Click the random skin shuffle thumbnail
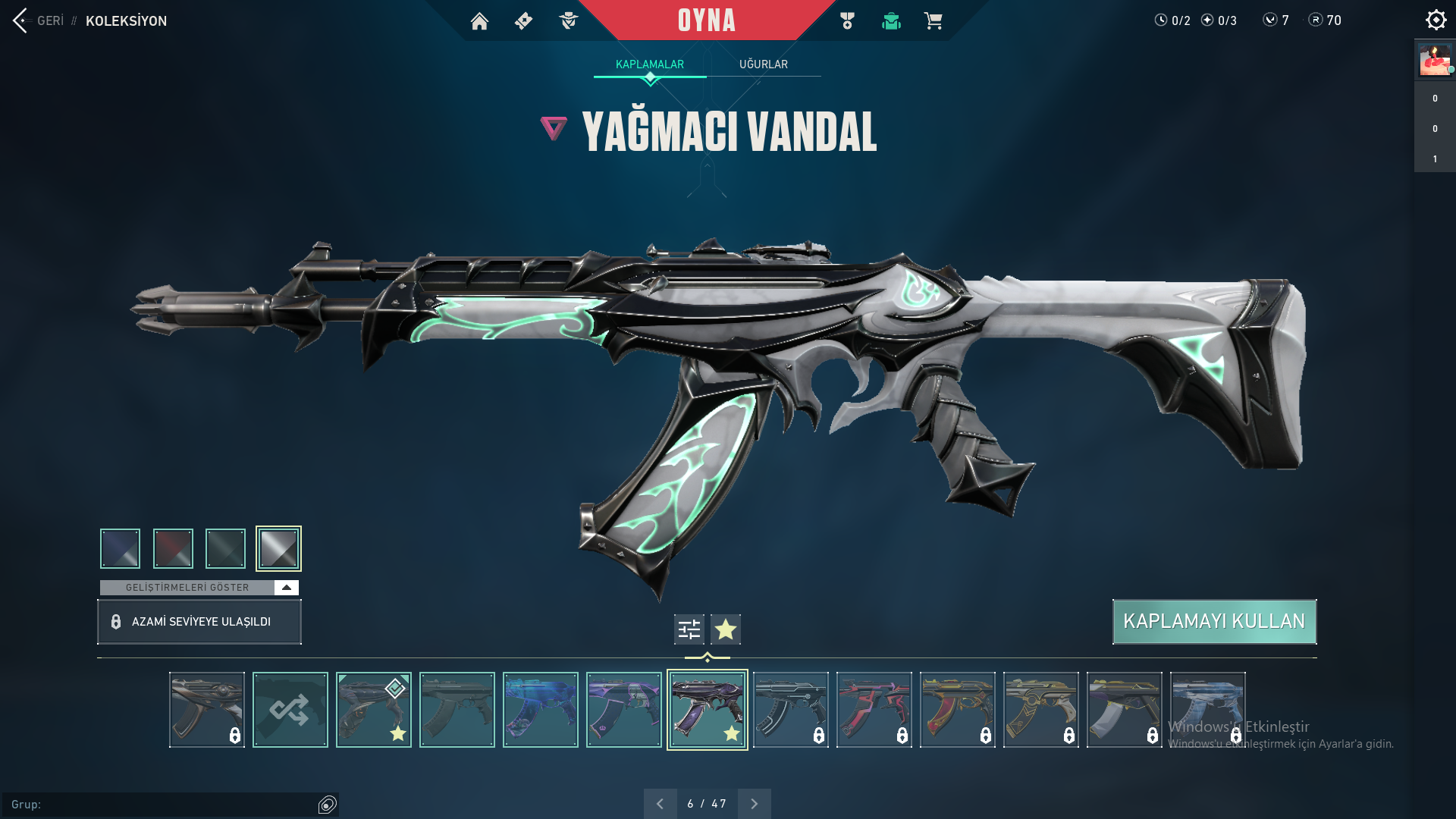The image size is (1456, 819). (290, 709)
